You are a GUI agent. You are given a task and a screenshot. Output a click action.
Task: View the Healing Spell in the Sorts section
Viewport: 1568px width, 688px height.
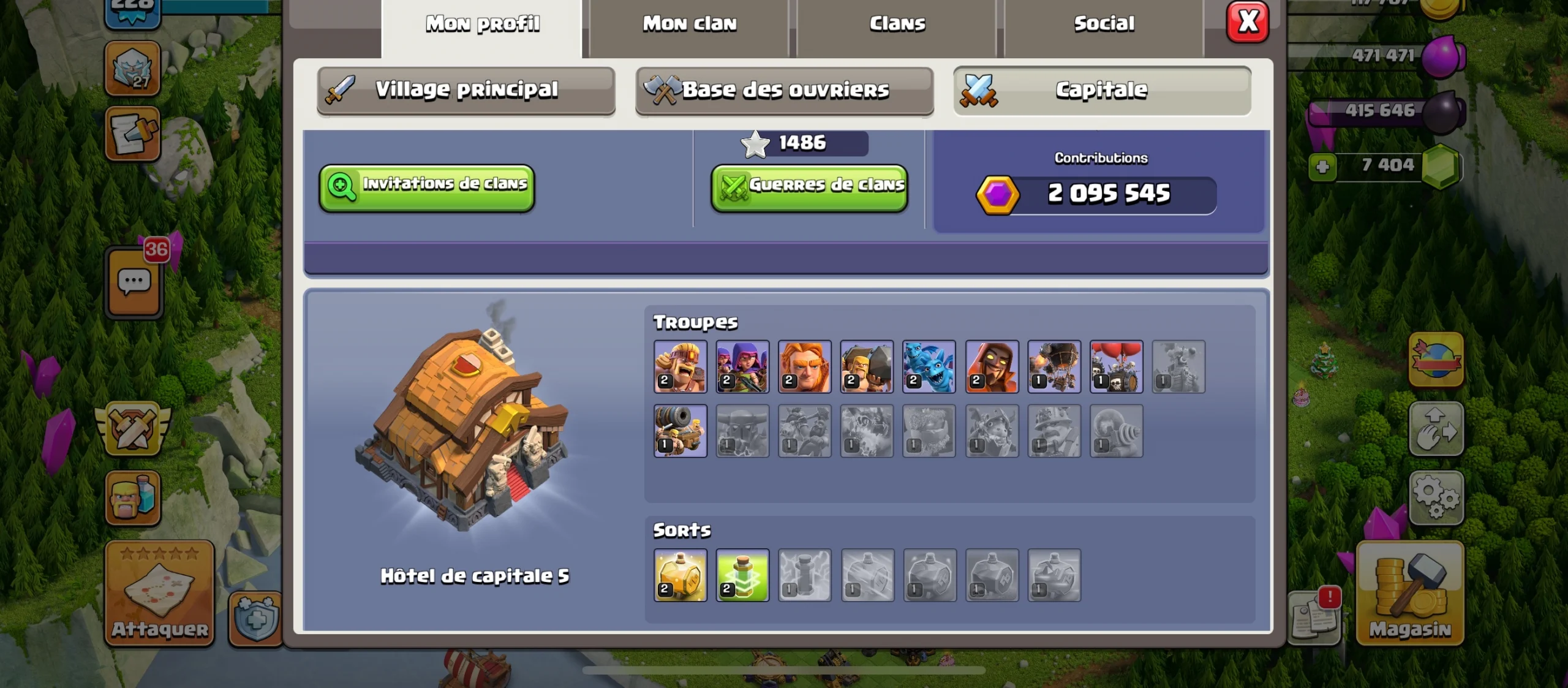tap(742, 576)
